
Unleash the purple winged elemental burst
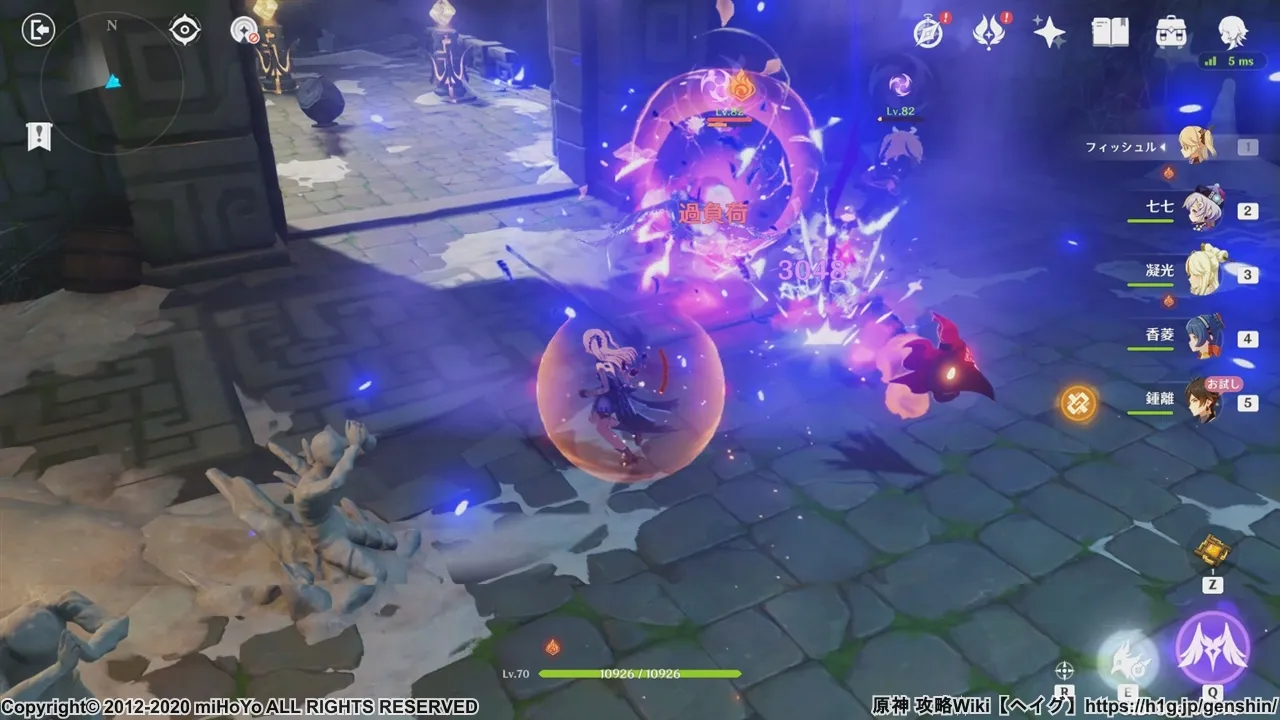(x=1212, y=648)
